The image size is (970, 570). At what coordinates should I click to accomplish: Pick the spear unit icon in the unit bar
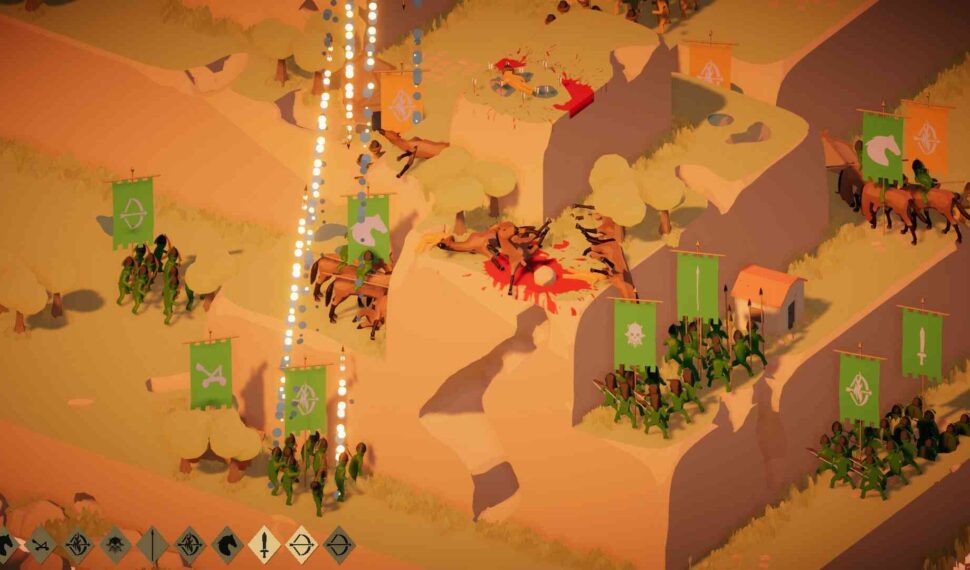click(152, 545)
